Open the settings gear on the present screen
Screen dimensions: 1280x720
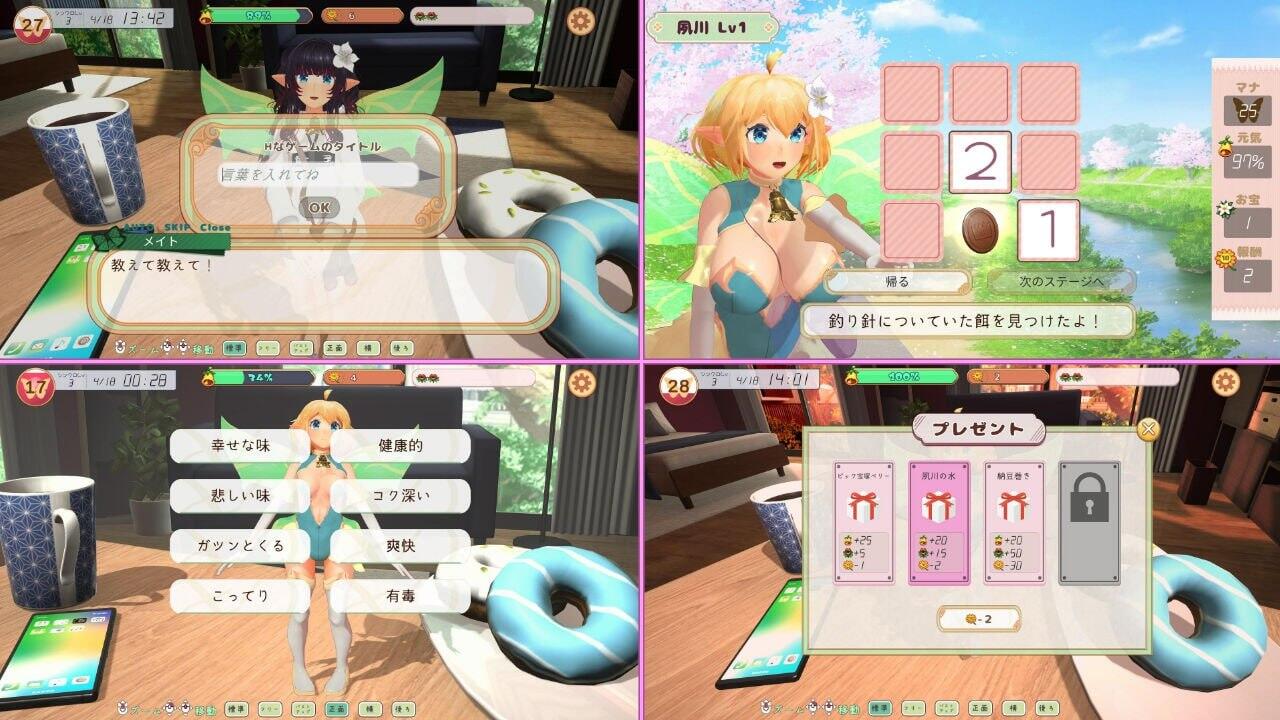pos(1223,382)
